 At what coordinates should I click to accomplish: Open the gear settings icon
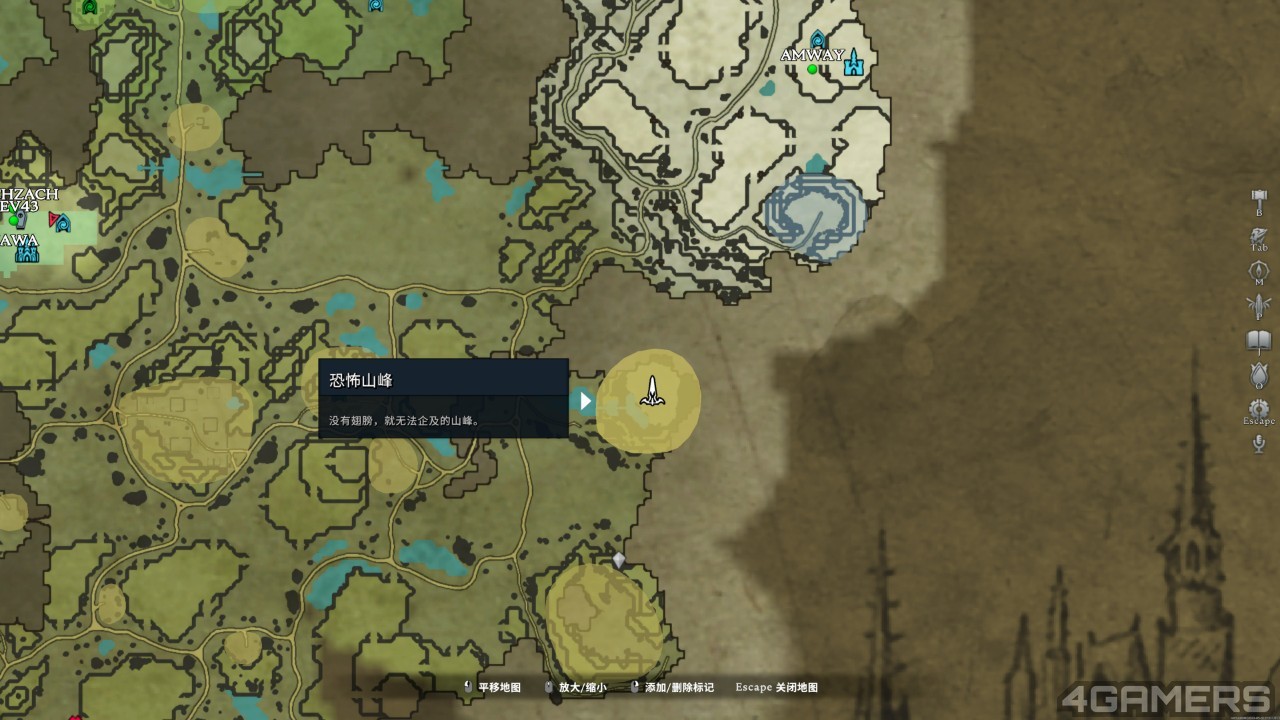click(1259, 408)
